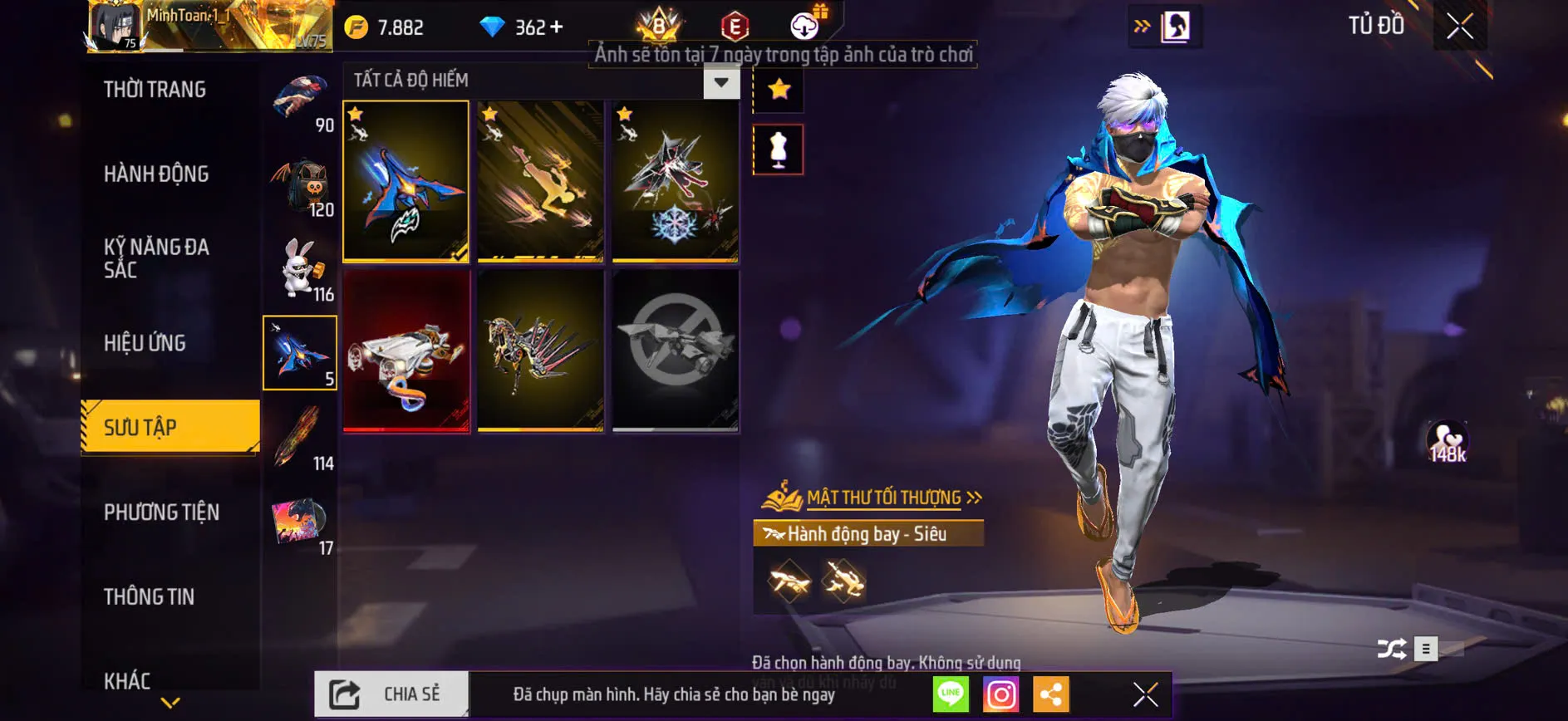This screenshot has height=721, width=1568.
Task: Click the LINE share icon
Action: coord(952,694)
